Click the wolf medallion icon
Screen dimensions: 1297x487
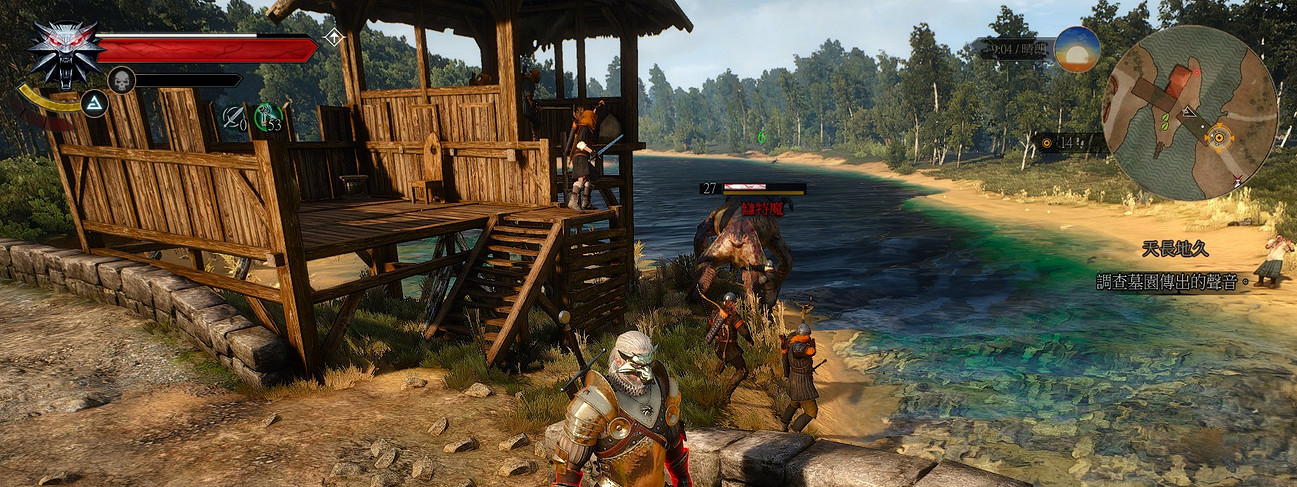(63, 52)
